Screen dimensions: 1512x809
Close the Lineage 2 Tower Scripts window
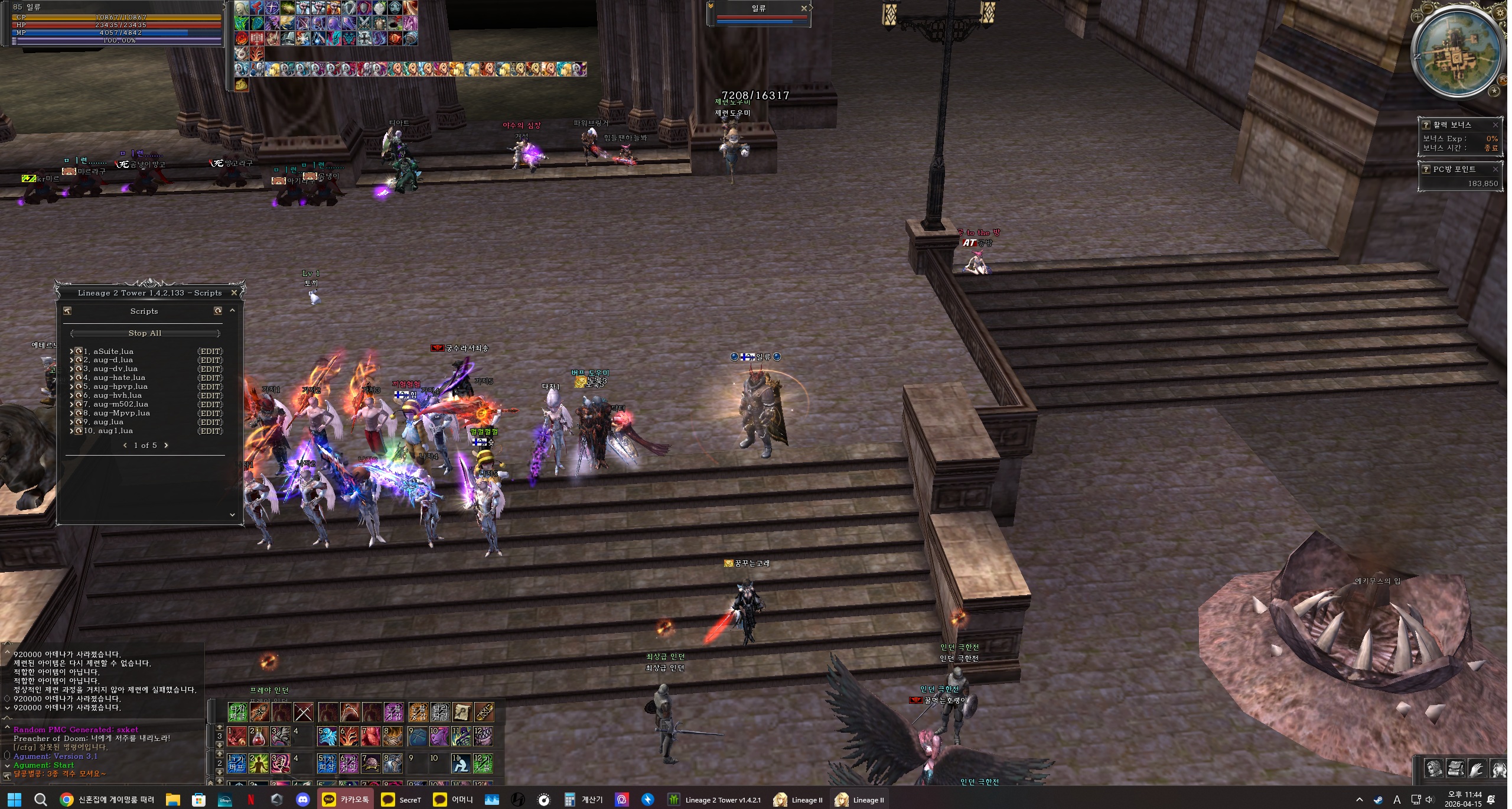click(x=234, y=293)
